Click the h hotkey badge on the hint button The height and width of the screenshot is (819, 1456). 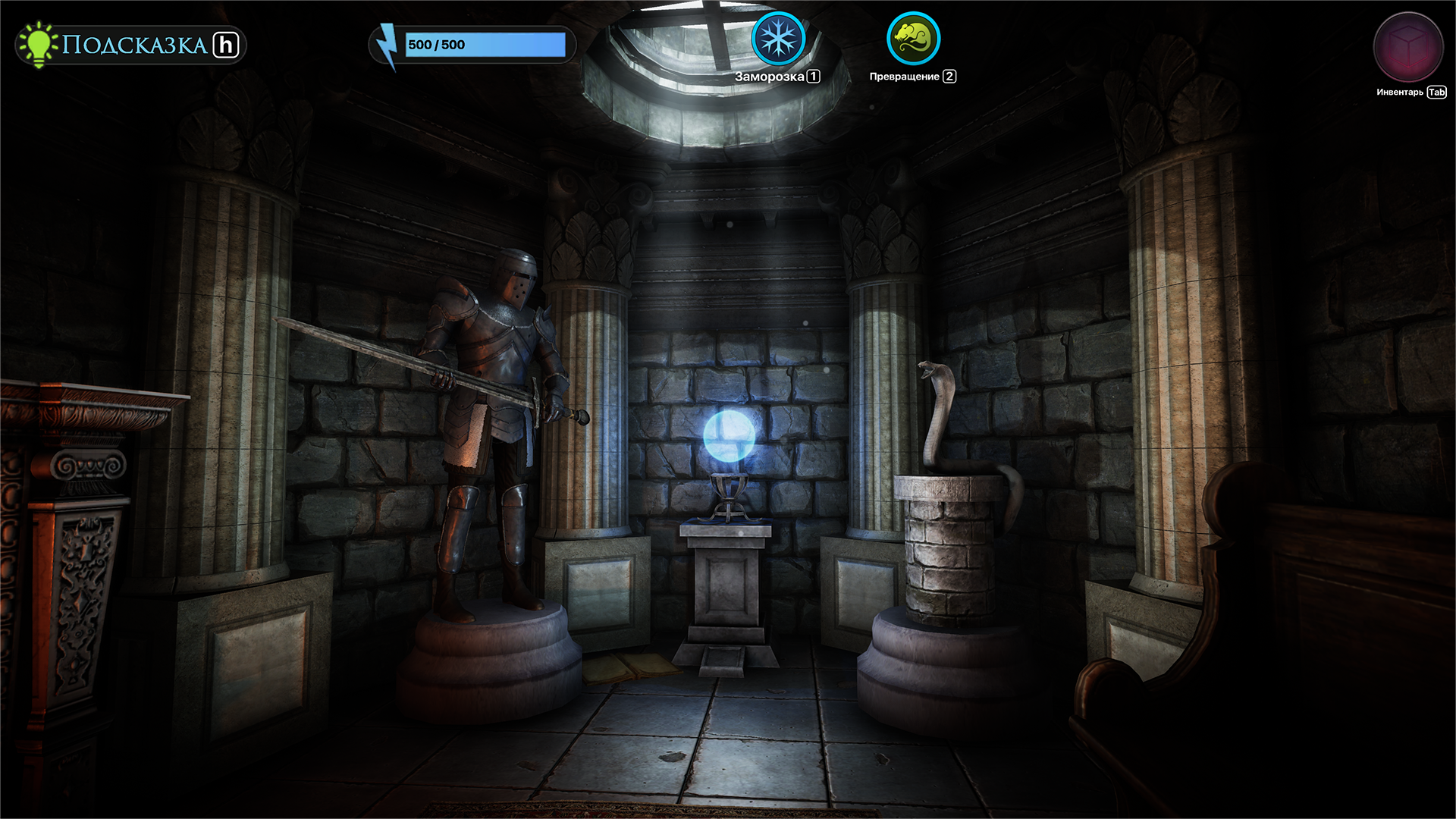point(224,44)
